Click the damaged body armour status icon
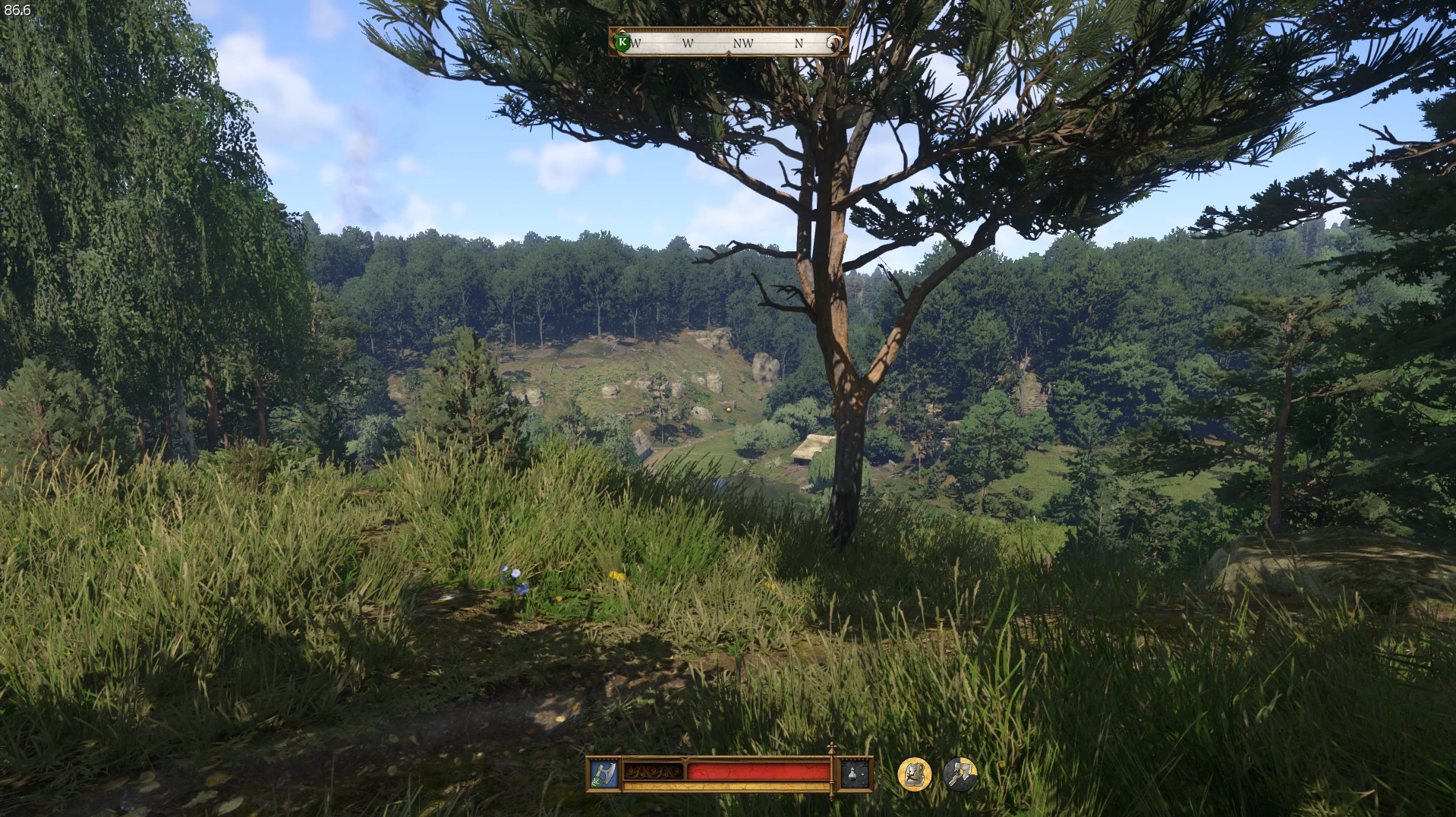 pos(915,774)
